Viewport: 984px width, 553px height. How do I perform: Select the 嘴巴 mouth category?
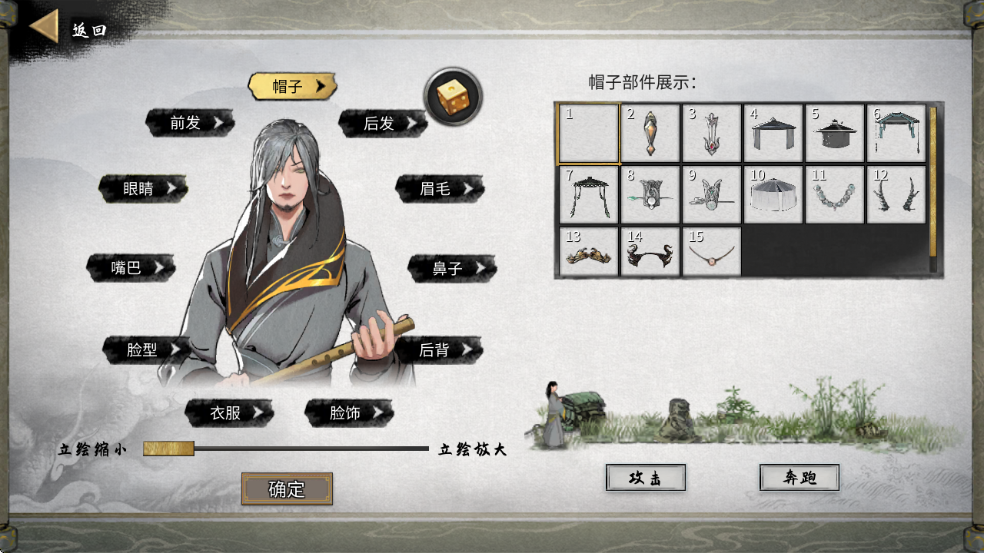pyautogui.click(x=130, y=267)
